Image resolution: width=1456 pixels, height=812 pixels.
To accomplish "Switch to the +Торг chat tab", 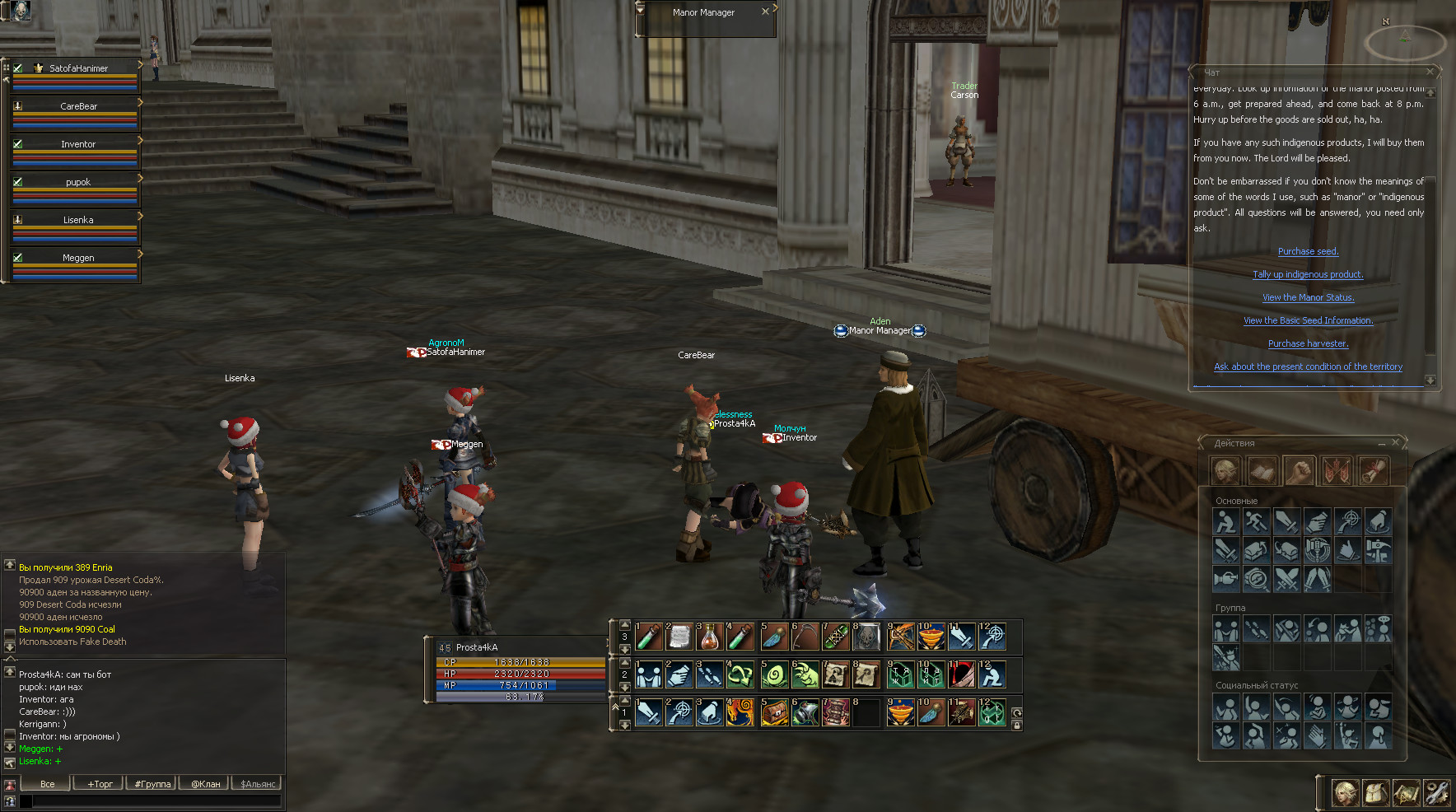I will tap(100, 784).
